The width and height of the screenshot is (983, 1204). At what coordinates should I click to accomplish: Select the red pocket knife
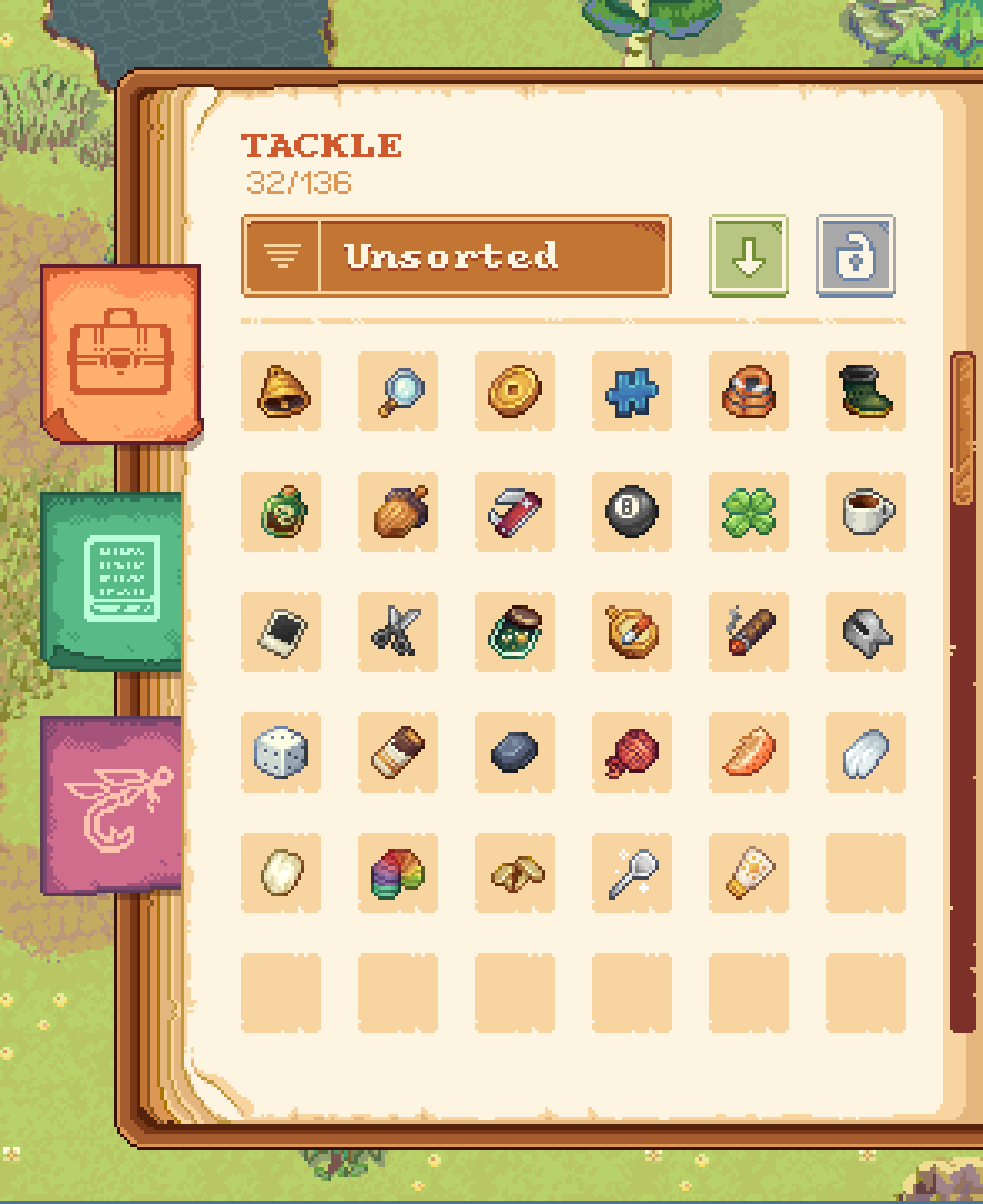[515, 512]
